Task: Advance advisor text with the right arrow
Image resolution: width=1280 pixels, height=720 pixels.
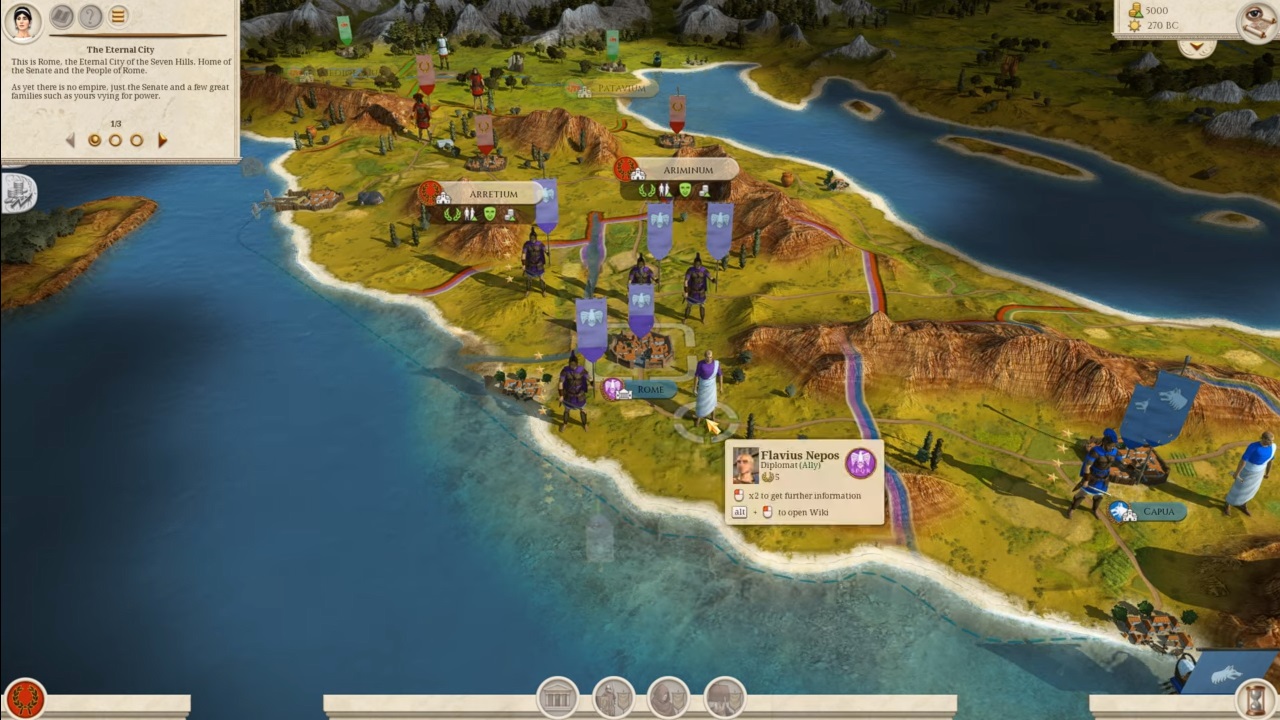Action: pyautogui.click(x=162, y=140)
